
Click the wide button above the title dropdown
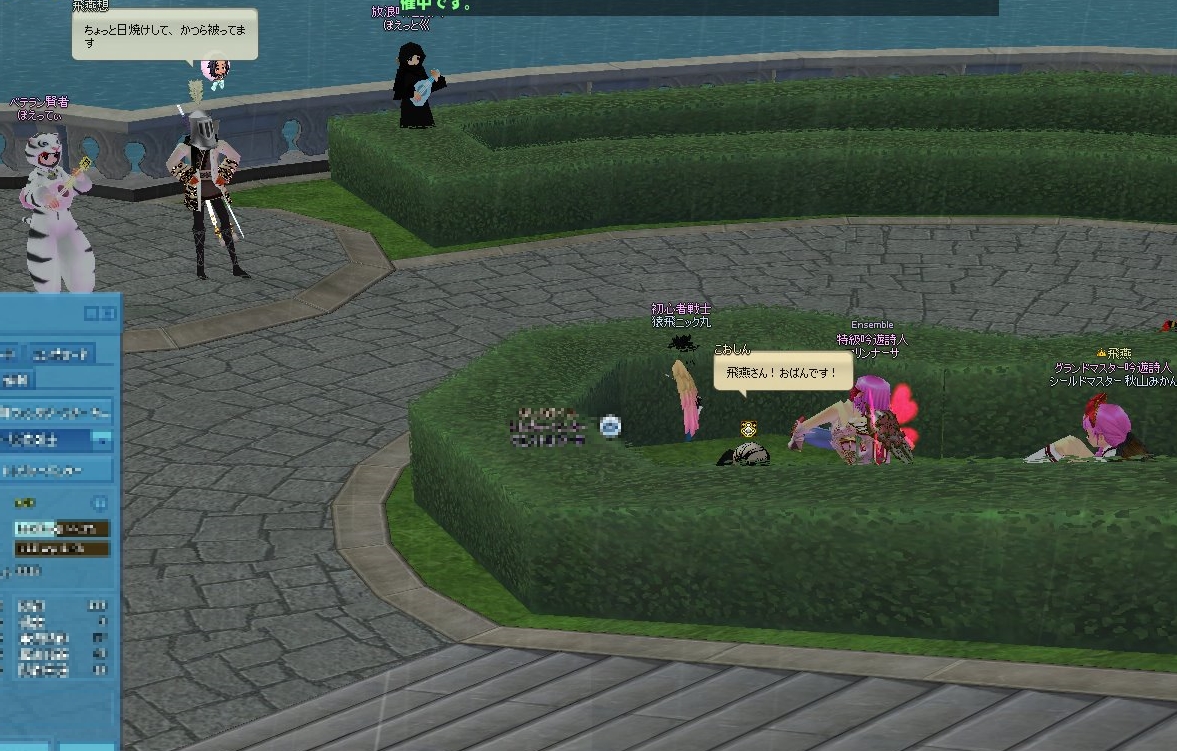tap(55, 411)
